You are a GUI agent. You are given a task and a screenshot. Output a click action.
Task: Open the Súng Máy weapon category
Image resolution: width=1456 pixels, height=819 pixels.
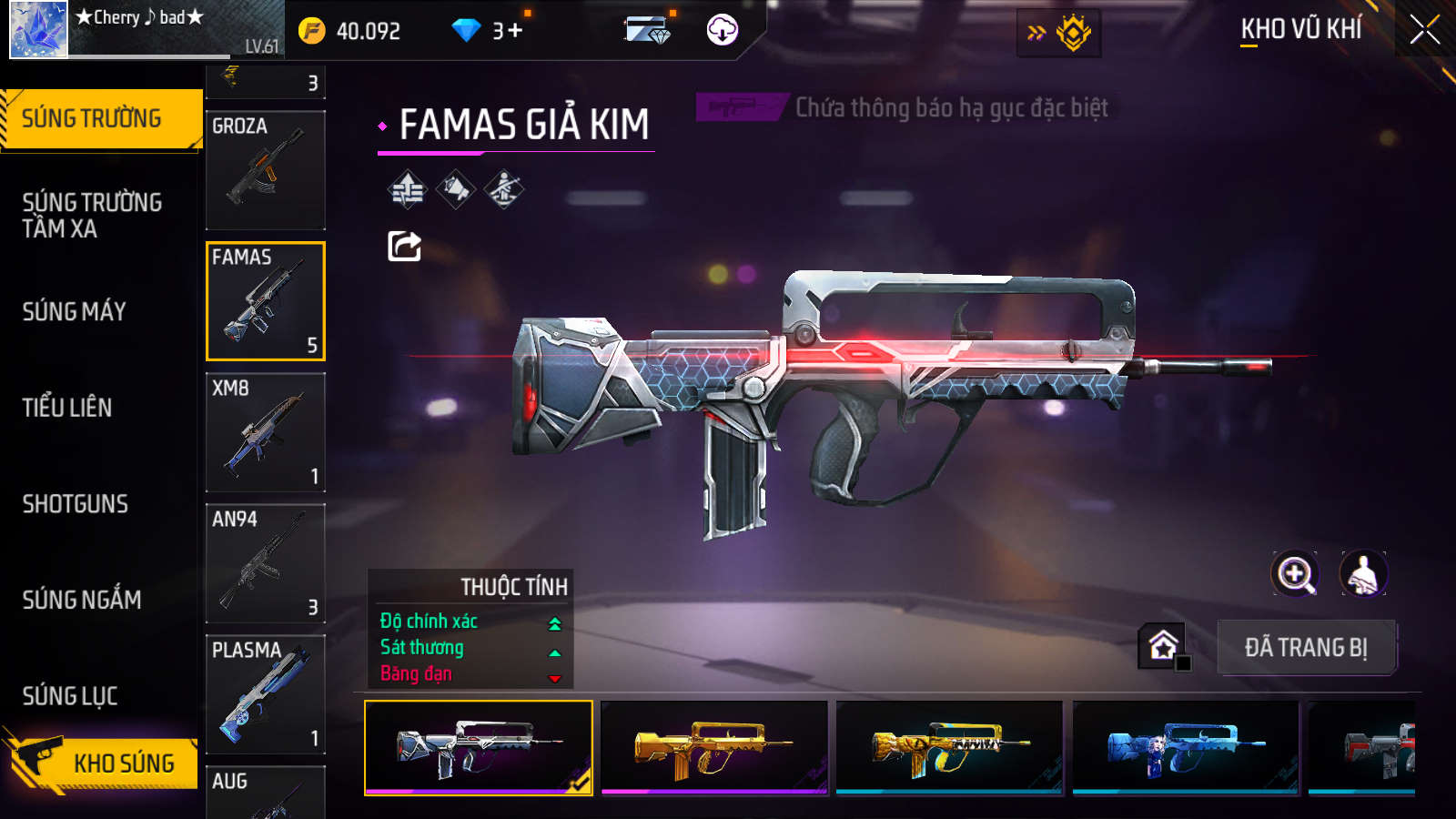point(75,311)
